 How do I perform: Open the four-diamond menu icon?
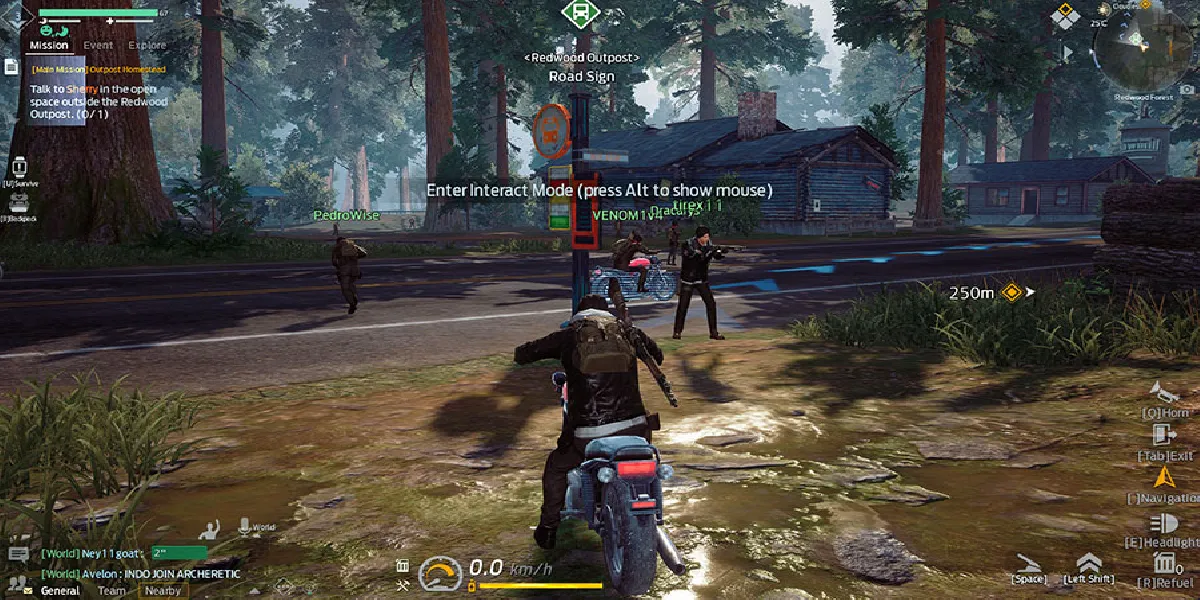(x=1066, y=16)
